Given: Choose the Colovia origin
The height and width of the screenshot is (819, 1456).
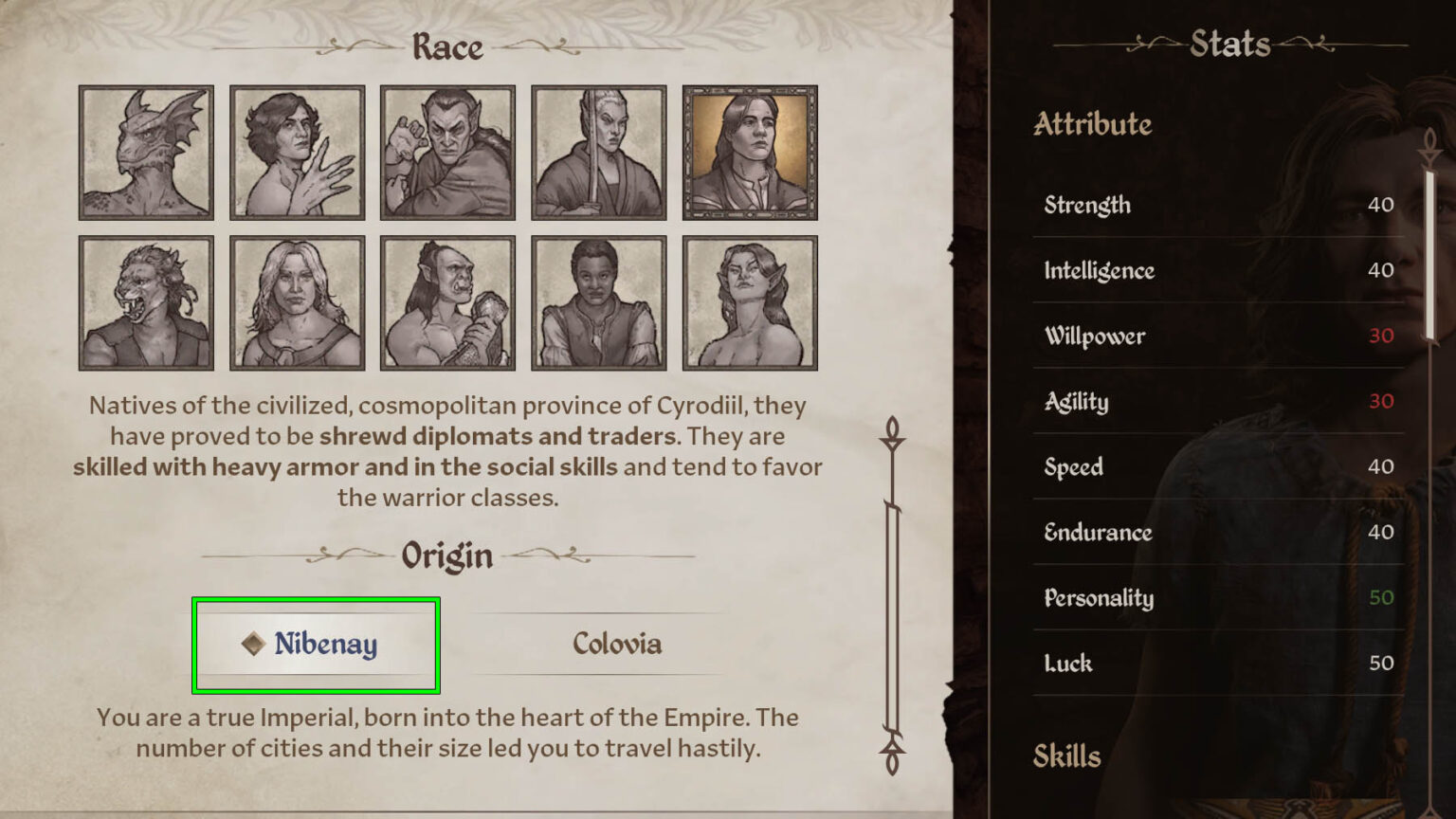Looking at the screenshot, I should coord(617,645).
